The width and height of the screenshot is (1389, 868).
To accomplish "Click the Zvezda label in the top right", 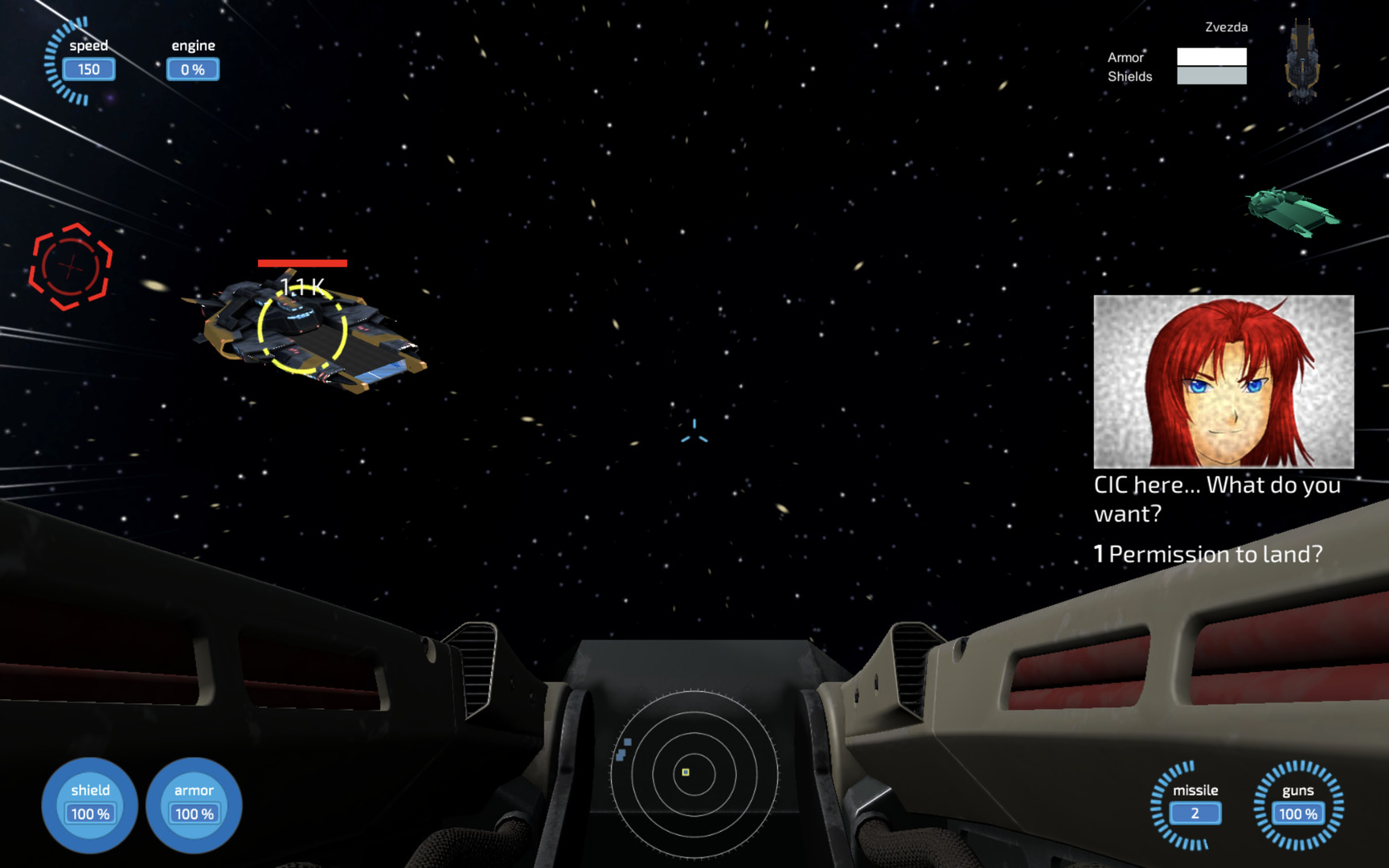I will 1226,27.
